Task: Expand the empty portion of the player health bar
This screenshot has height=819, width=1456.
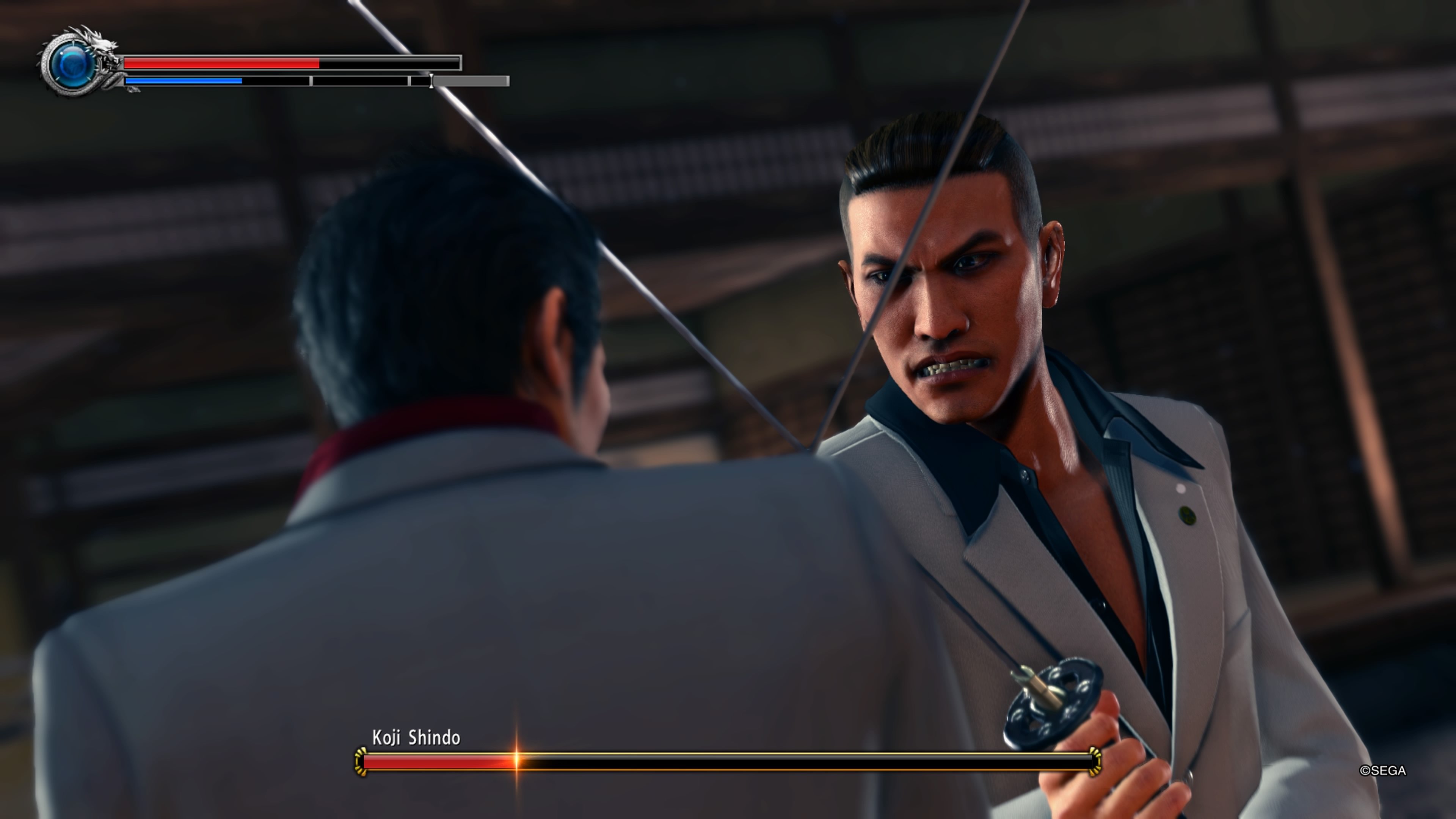Action: coord(390,62)
